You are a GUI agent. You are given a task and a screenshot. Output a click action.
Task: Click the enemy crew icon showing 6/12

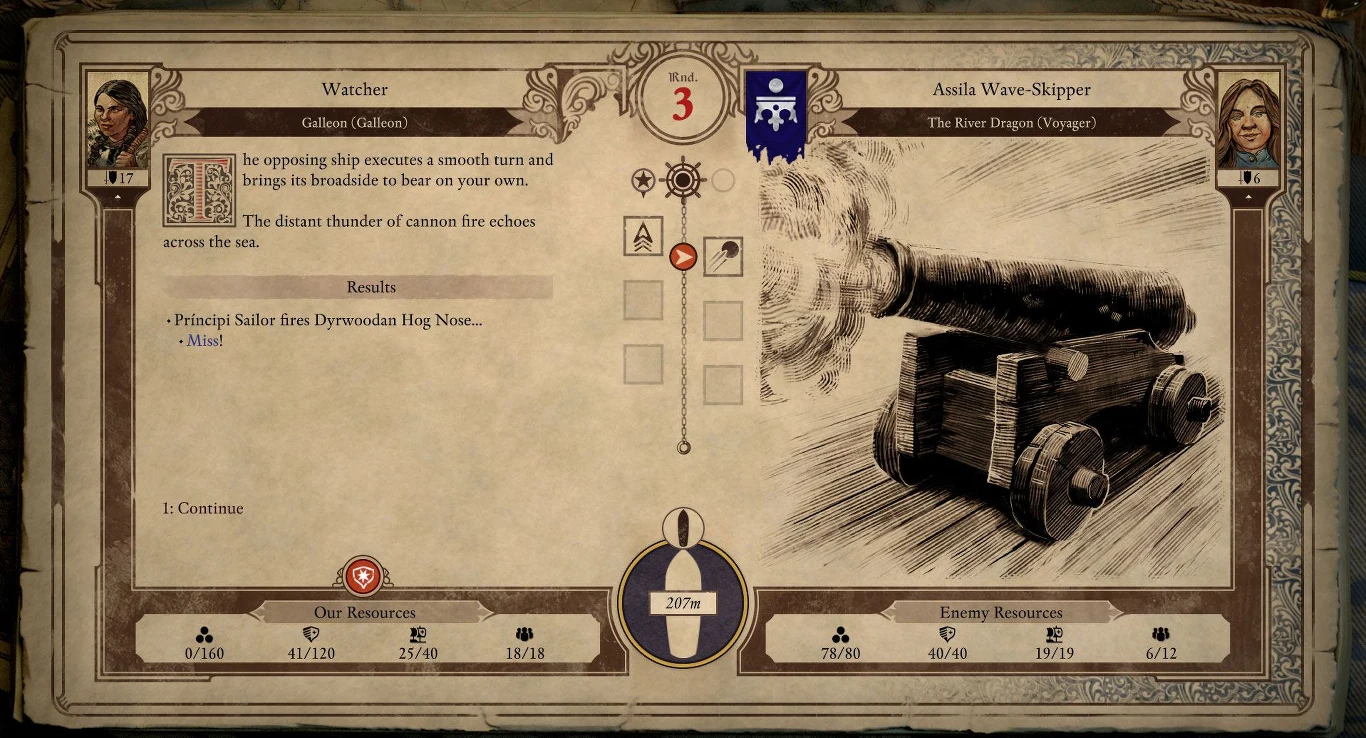click(1159, 634)
